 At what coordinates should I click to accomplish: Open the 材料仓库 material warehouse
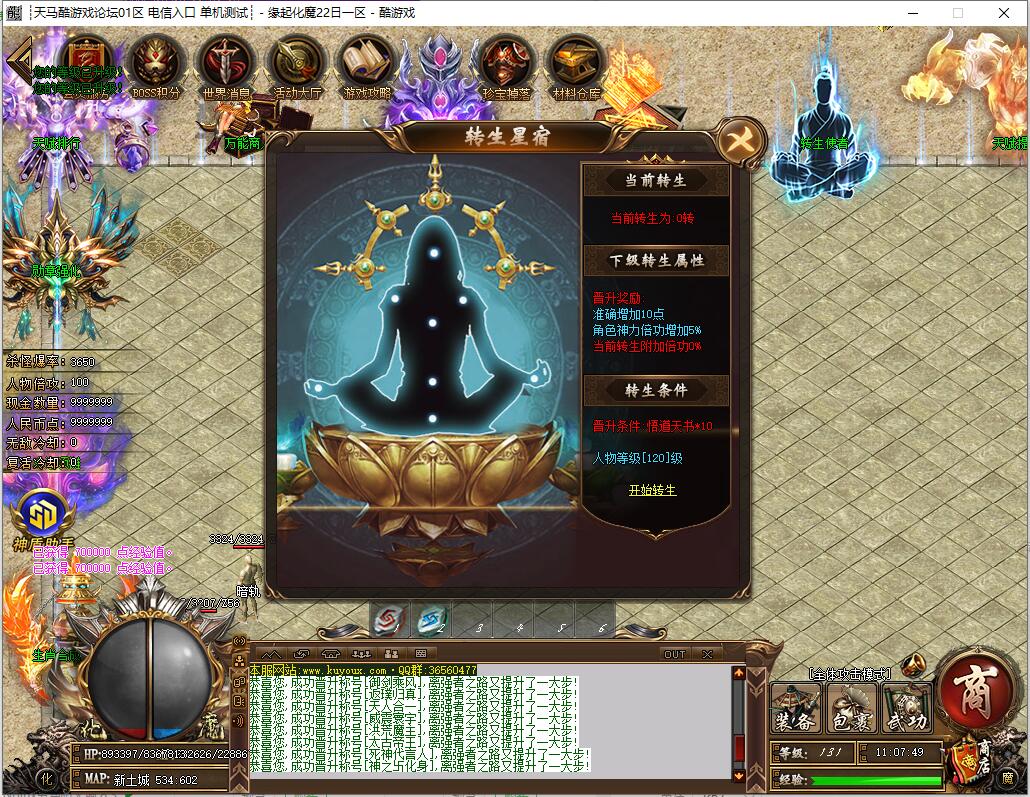pos(576,64)
